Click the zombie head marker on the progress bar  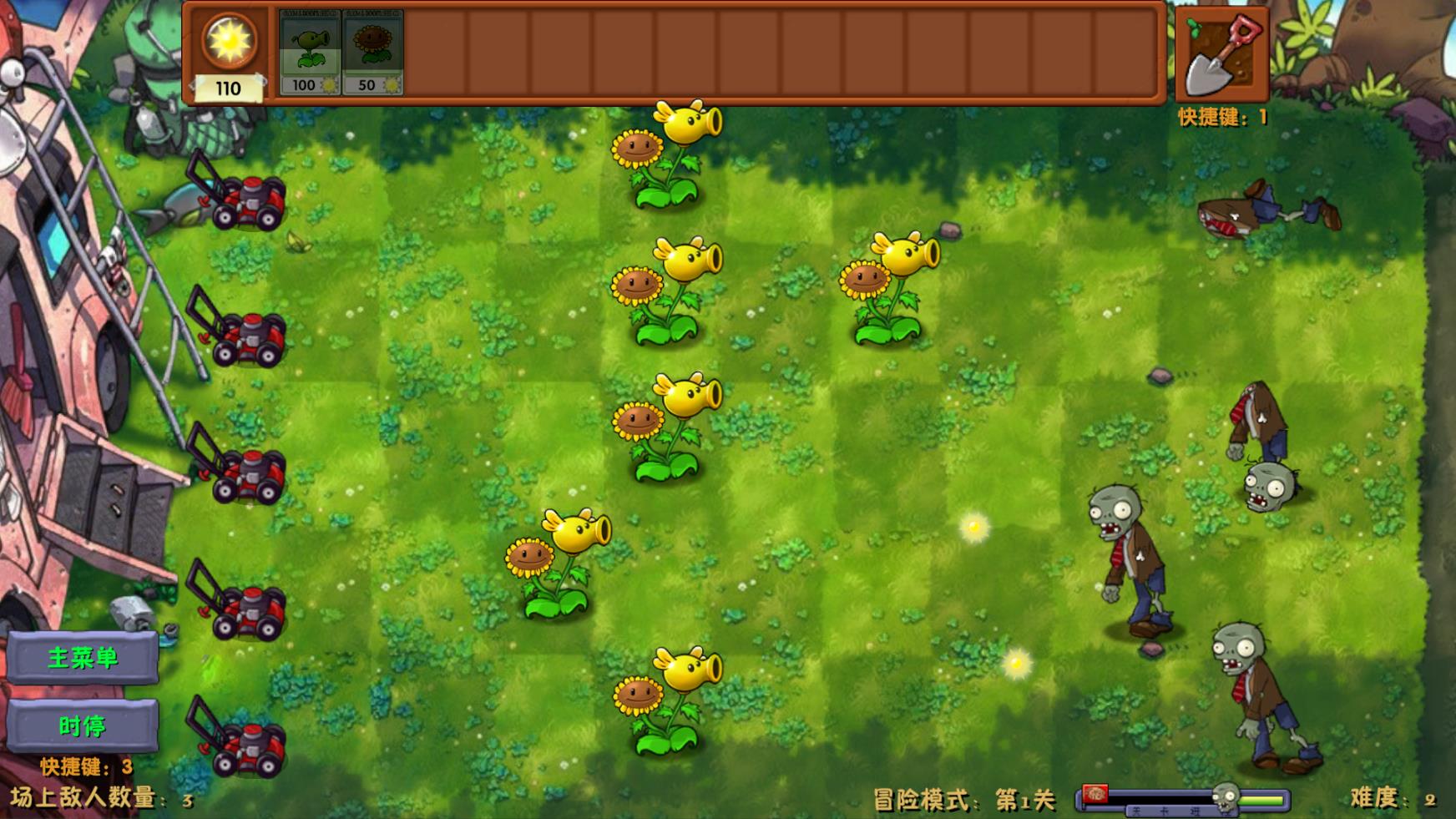[1223, 797]
